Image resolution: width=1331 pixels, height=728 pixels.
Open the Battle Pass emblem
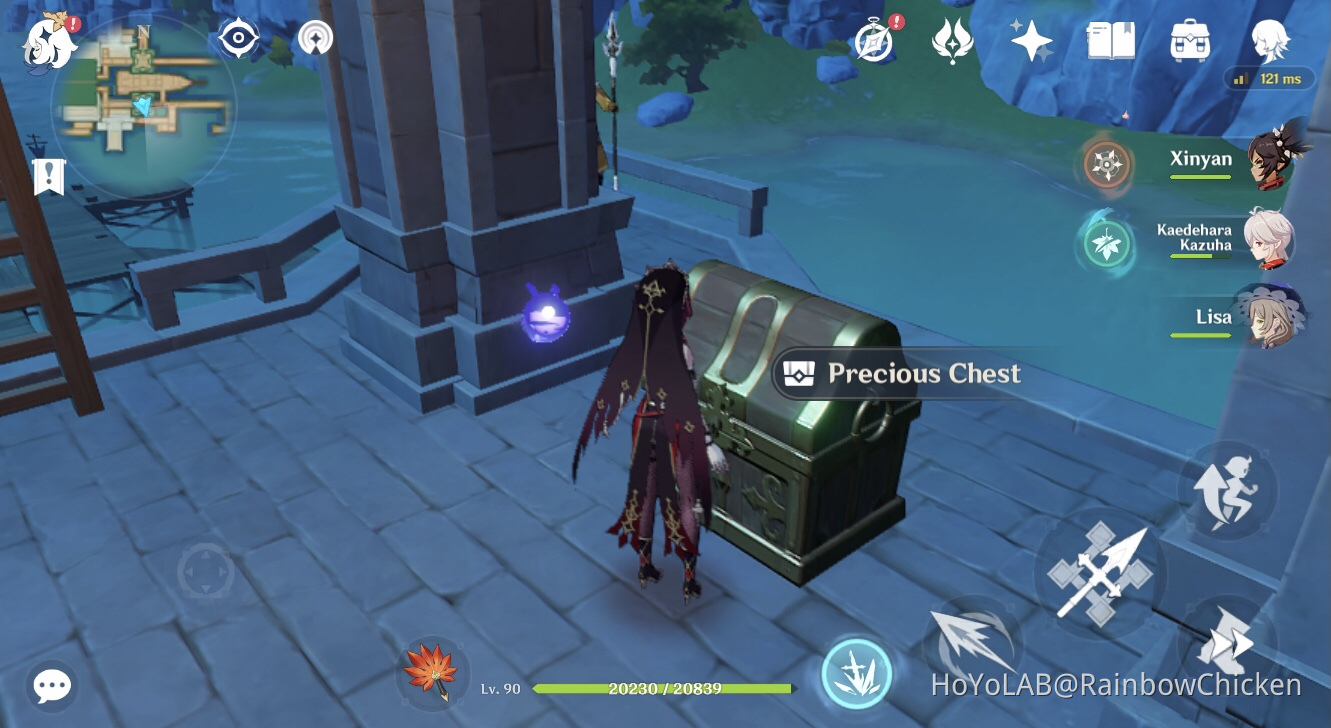pos(951,40)
